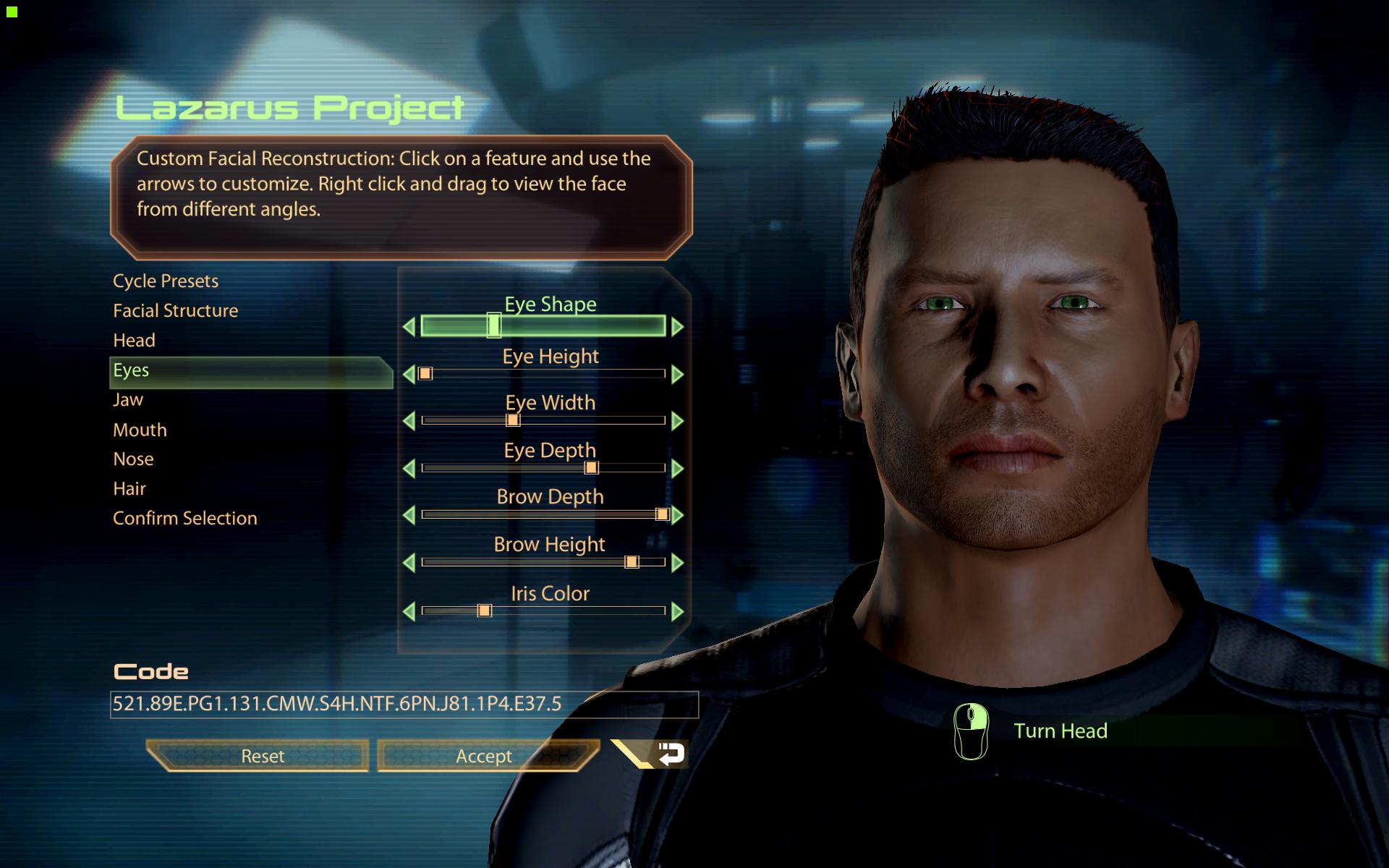1389x868 pixels.
Task: Select the Eyes category
Action: (x=131, y=370)
